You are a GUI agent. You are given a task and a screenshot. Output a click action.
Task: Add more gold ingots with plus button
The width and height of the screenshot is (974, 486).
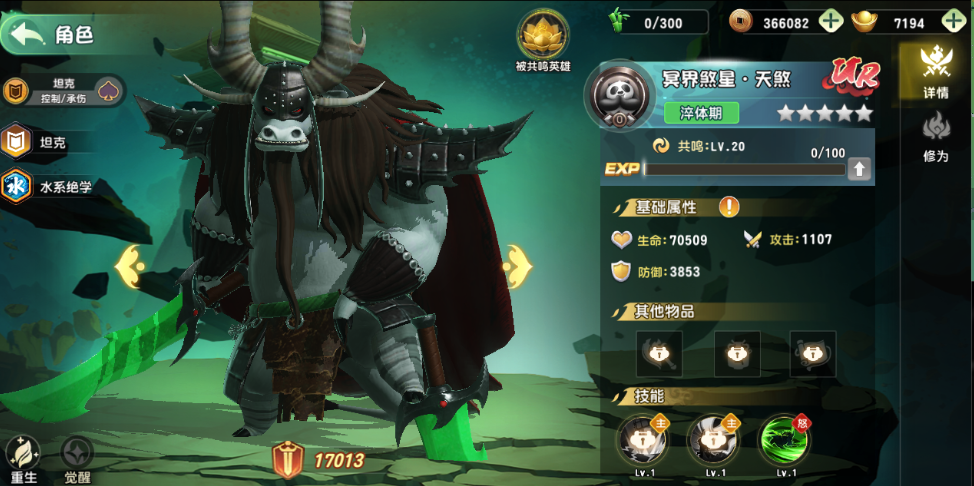tap(953, 21)
